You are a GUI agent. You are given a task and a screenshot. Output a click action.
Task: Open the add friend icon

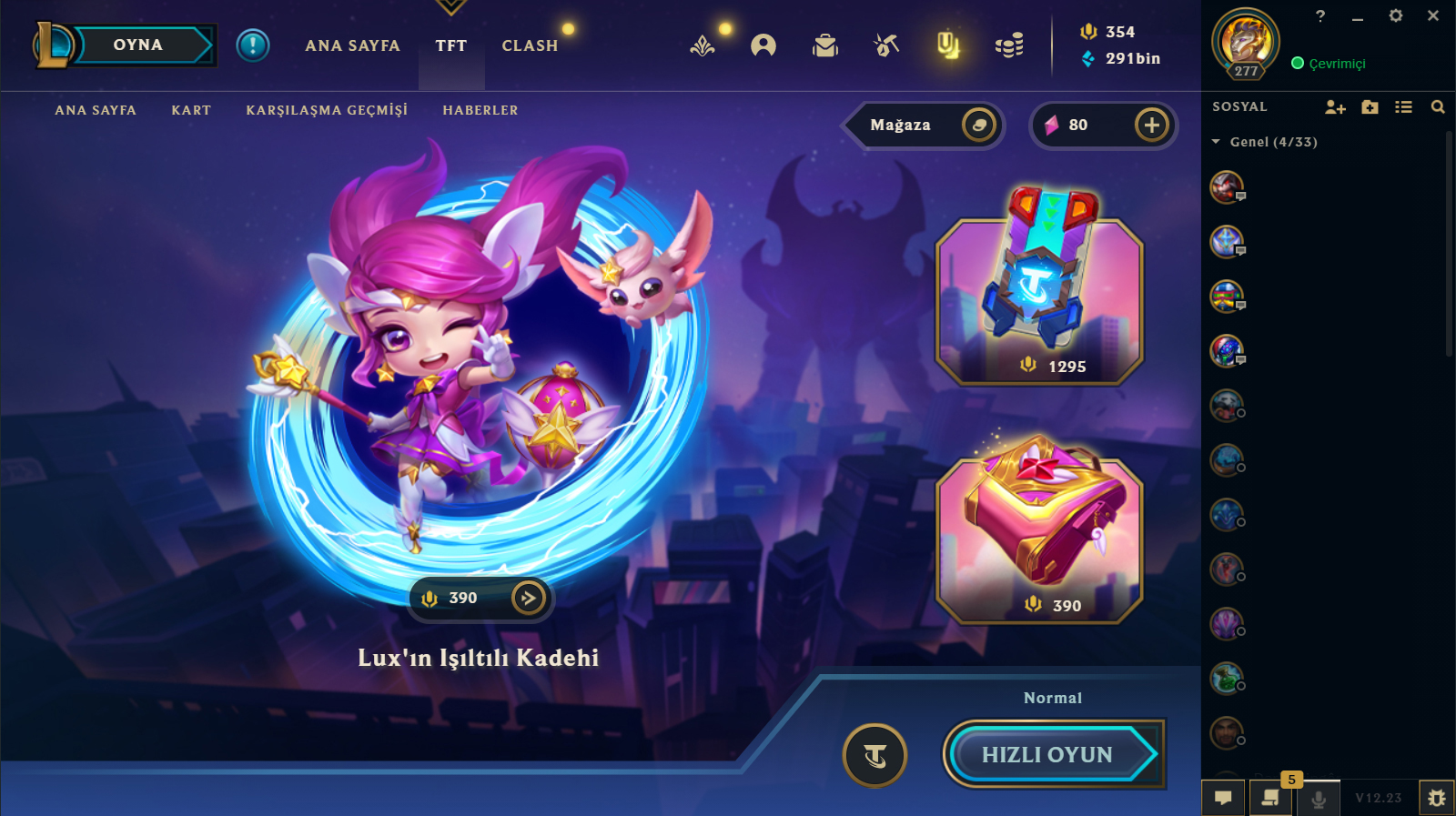click(1334, 107)
